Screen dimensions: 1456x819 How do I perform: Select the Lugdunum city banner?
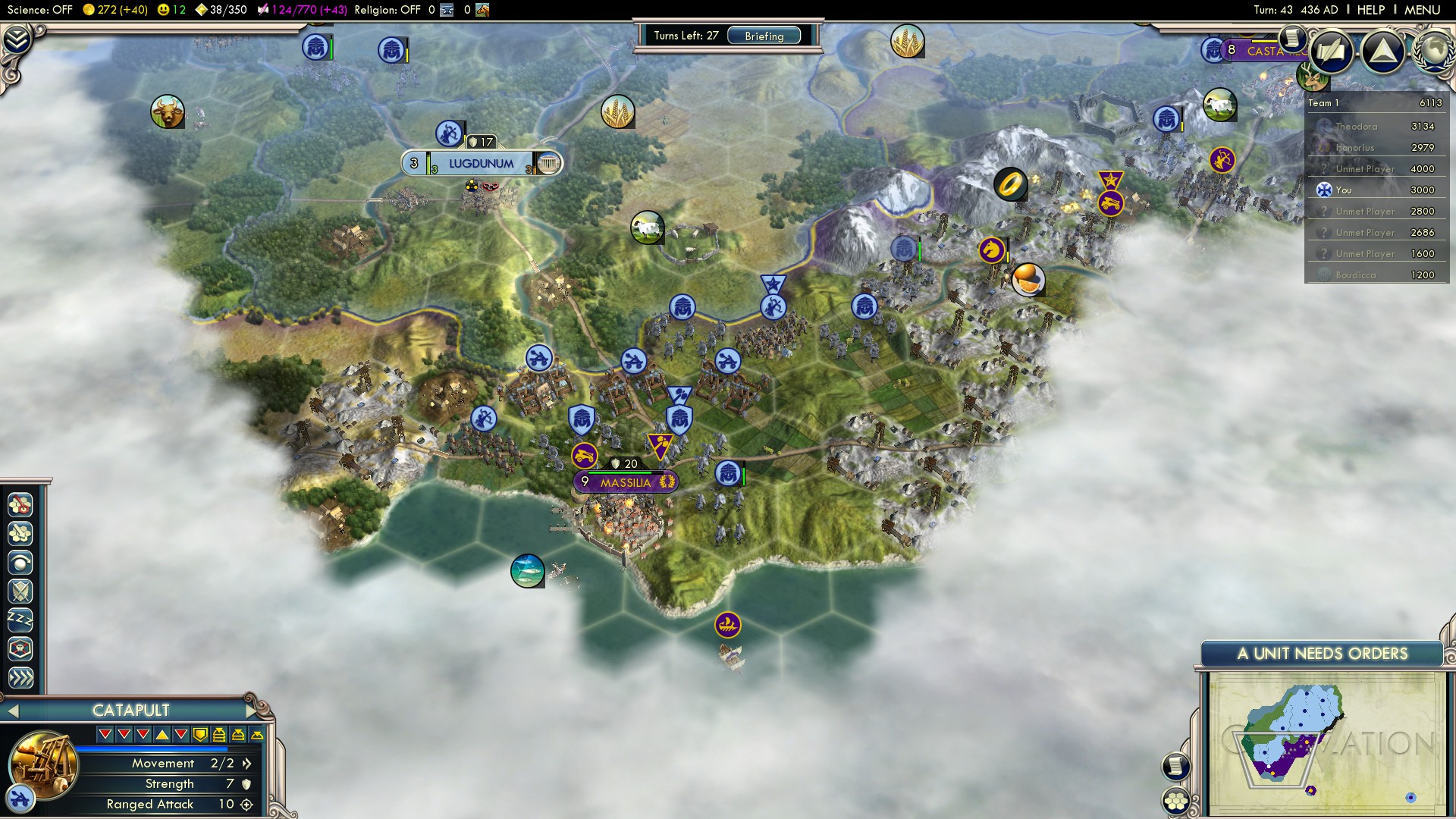click(481, 163)
